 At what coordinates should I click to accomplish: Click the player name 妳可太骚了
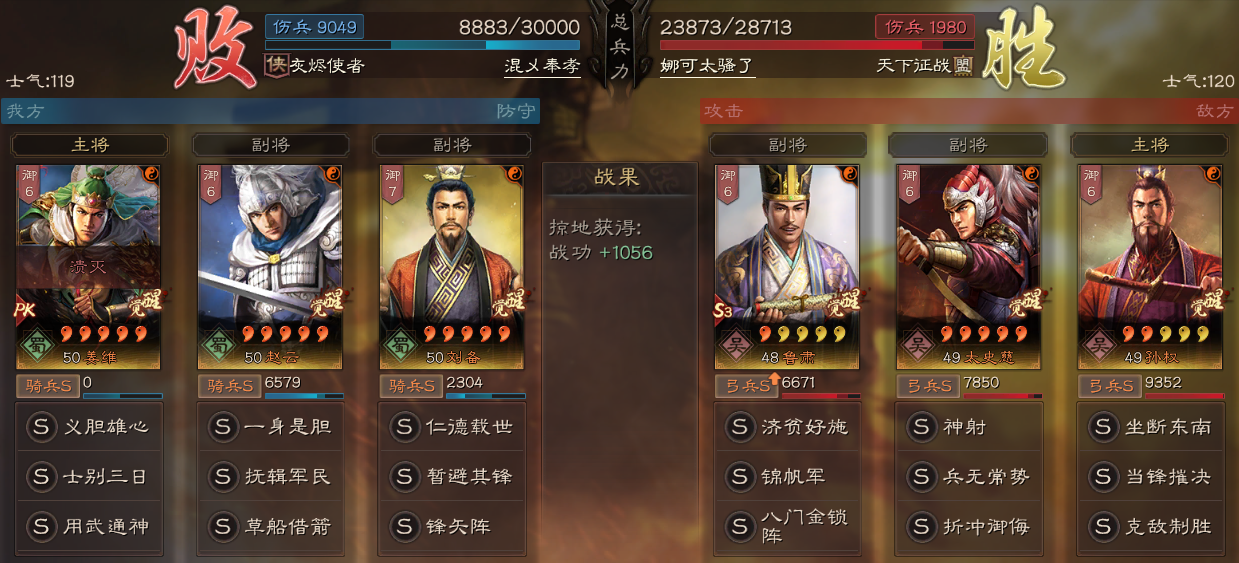click(x=707, y=66)
